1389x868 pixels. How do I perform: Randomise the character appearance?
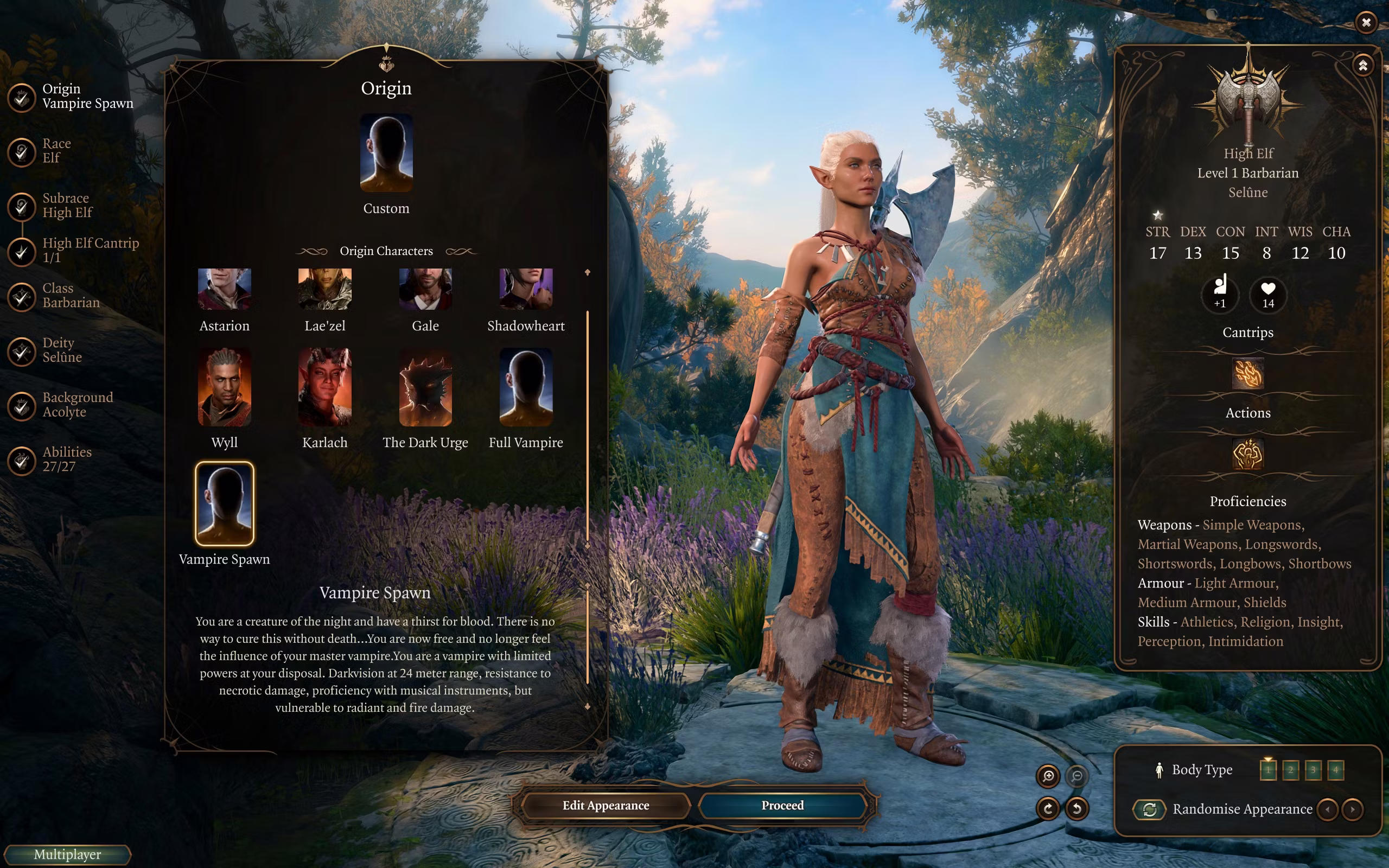coord(1150,809)
